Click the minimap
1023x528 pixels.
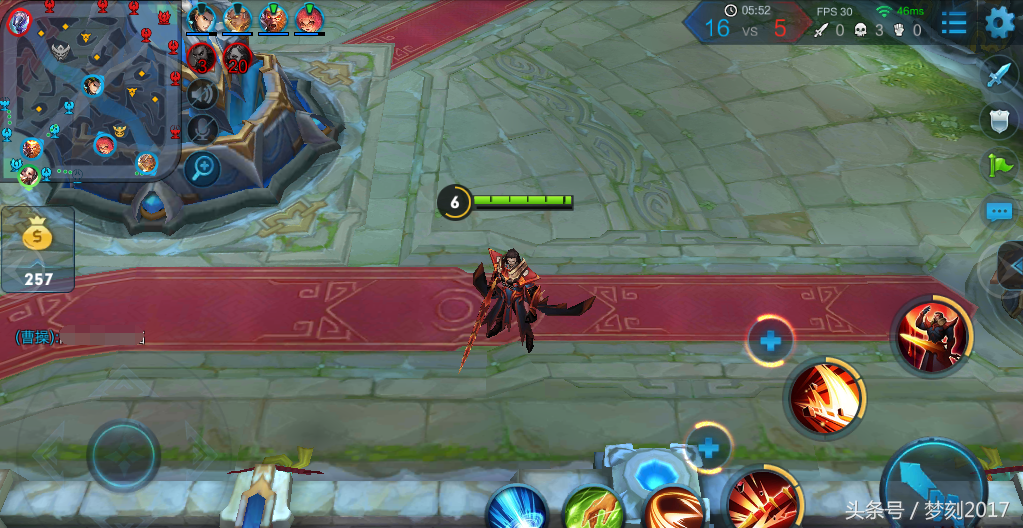click(x=90, y=92)
